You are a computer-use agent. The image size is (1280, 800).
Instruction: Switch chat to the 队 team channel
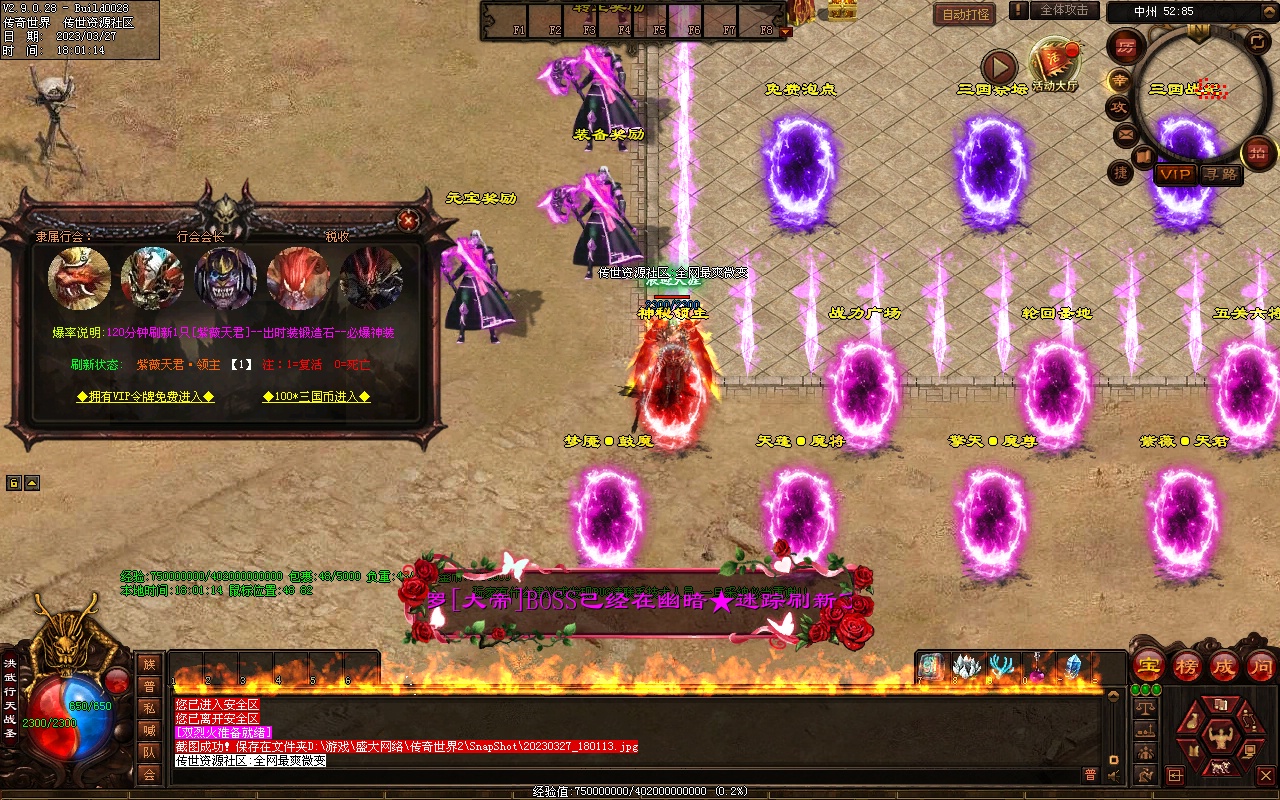coord(149,752)
